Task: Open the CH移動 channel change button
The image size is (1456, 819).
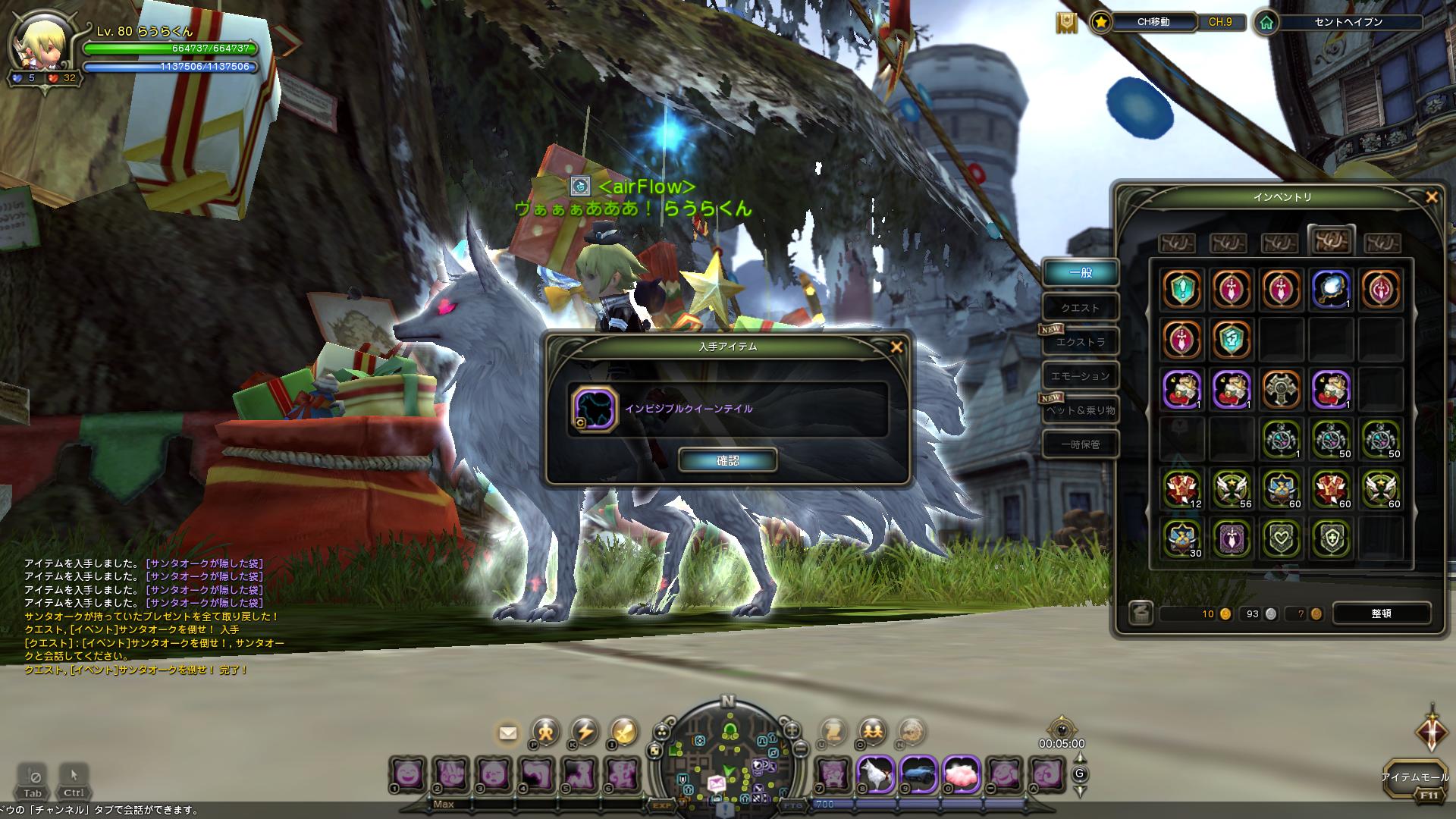Action: click(x=1153, y=22)
